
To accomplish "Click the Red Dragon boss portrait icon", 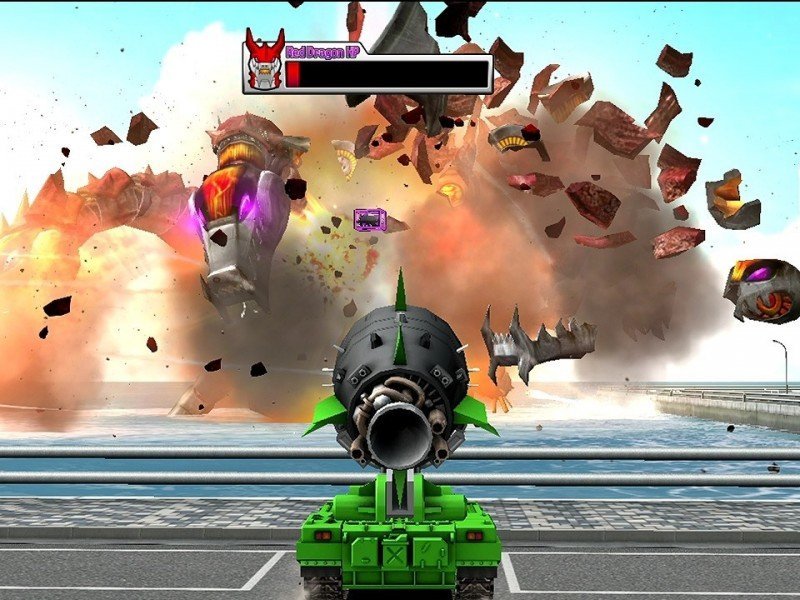I will pos(265,62).
